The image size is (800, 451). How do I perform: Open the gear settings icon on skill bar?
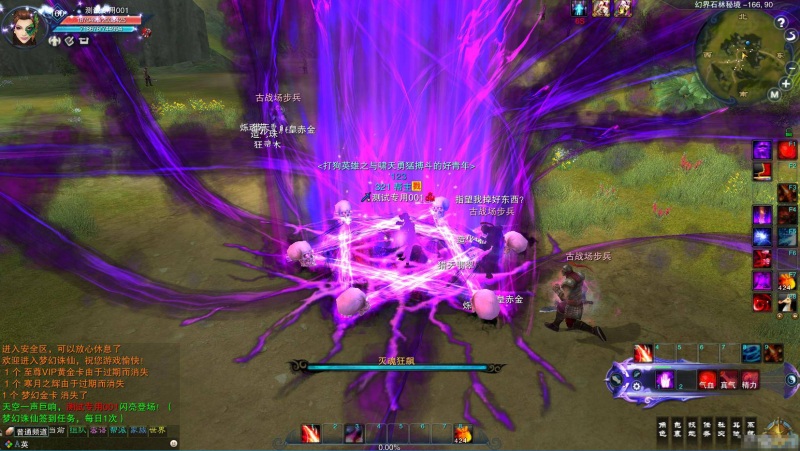click(x=634, y=385)
